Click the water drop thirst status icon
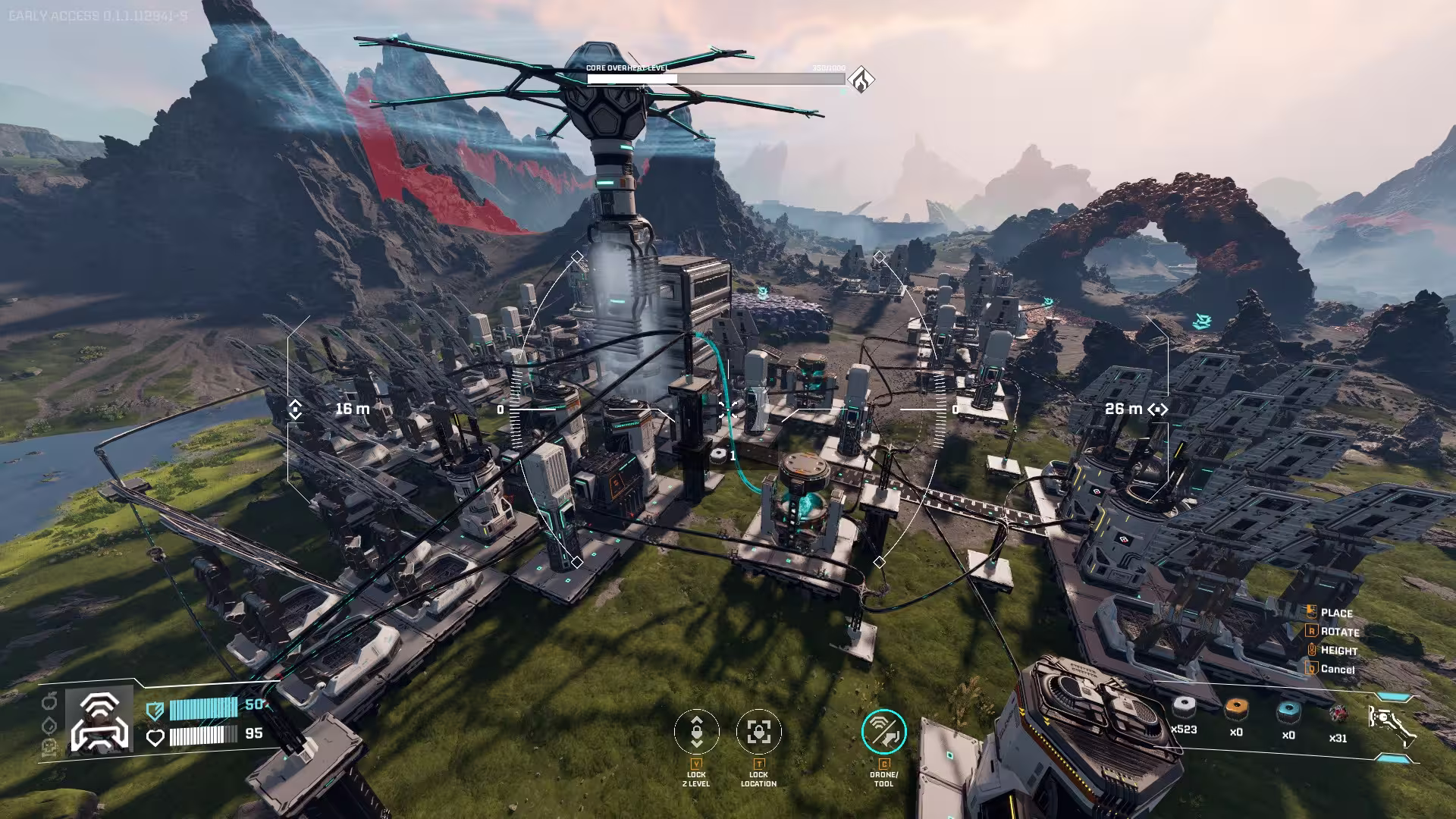The image size is (1456, 819). tap(50, 724)
